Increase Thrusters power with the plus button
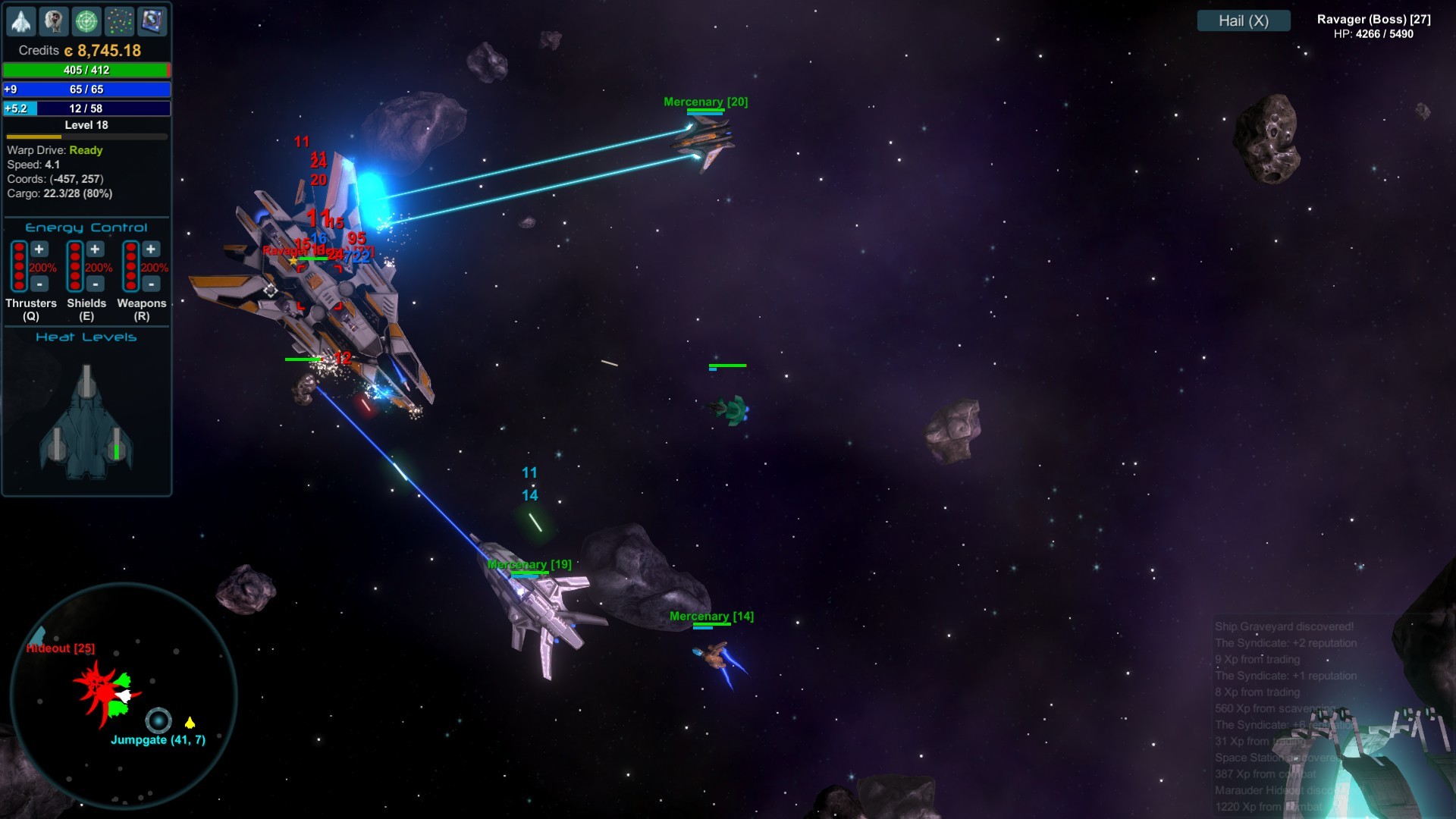 (x=39, y=249)
